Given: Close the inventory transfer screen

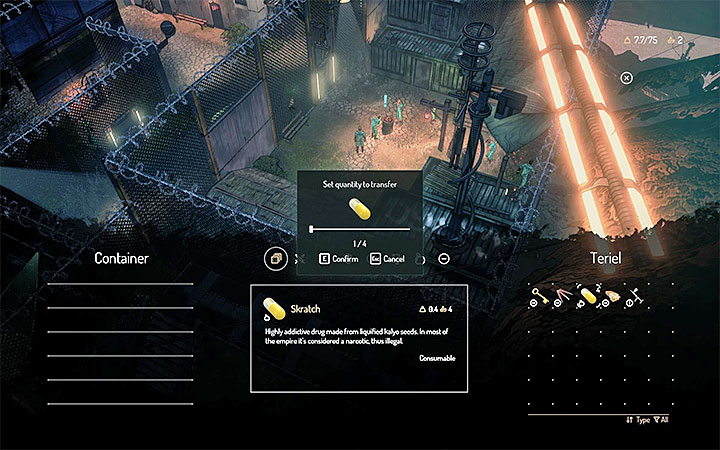Looking at the screenshot, I should pyautogui.click(x=626, y=77).
